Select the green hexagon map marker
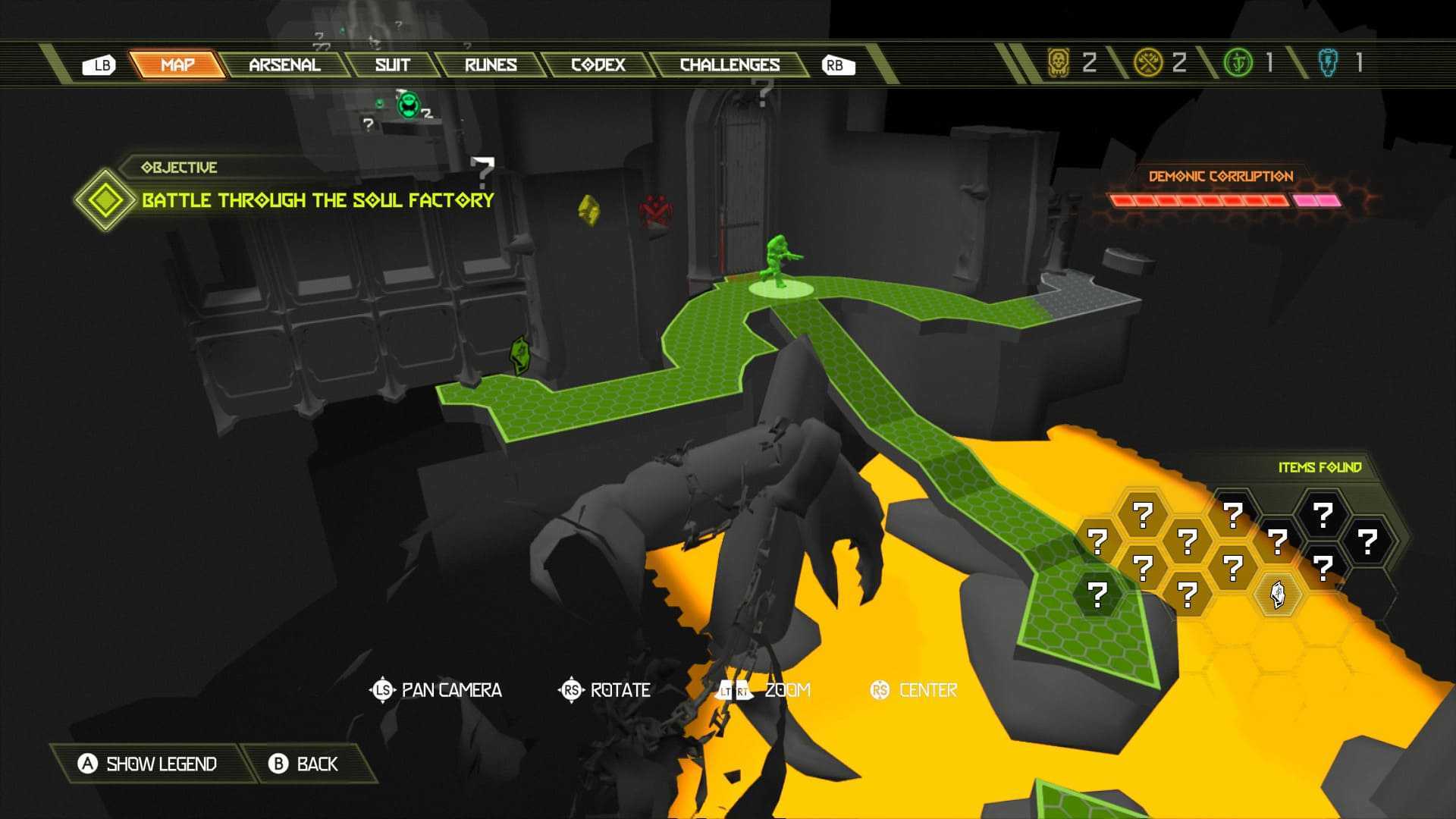This screenshot has width=1456, height=819. coord(520,353)
